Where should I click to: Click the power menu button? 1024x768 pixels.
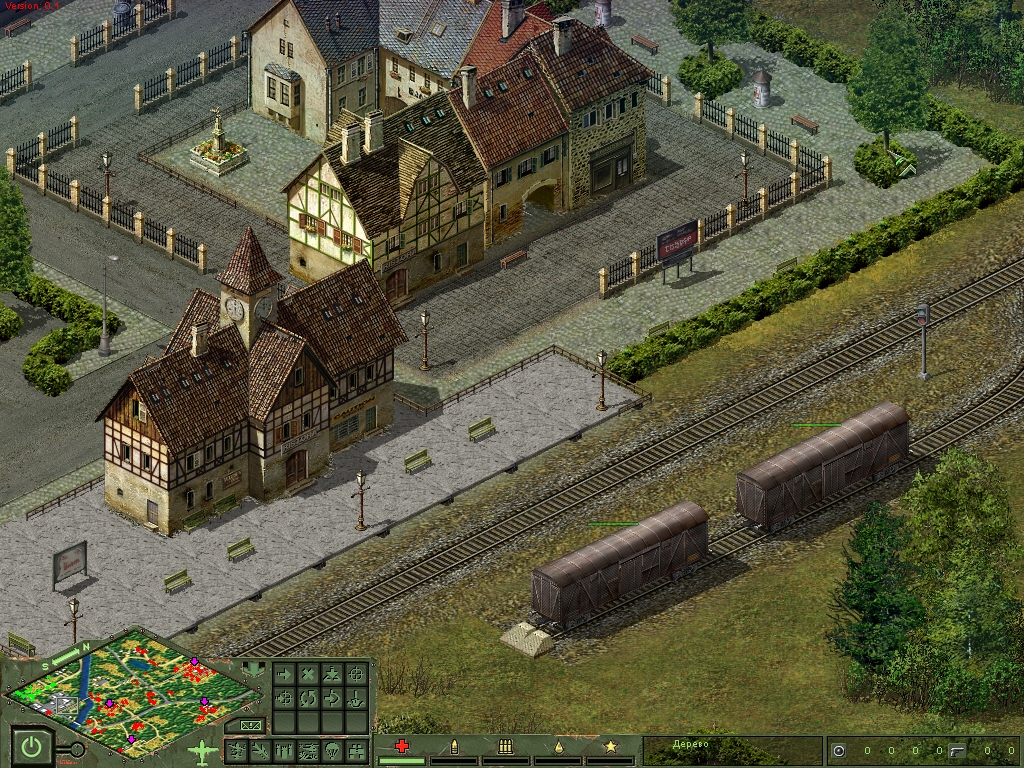tap(32, 746)
